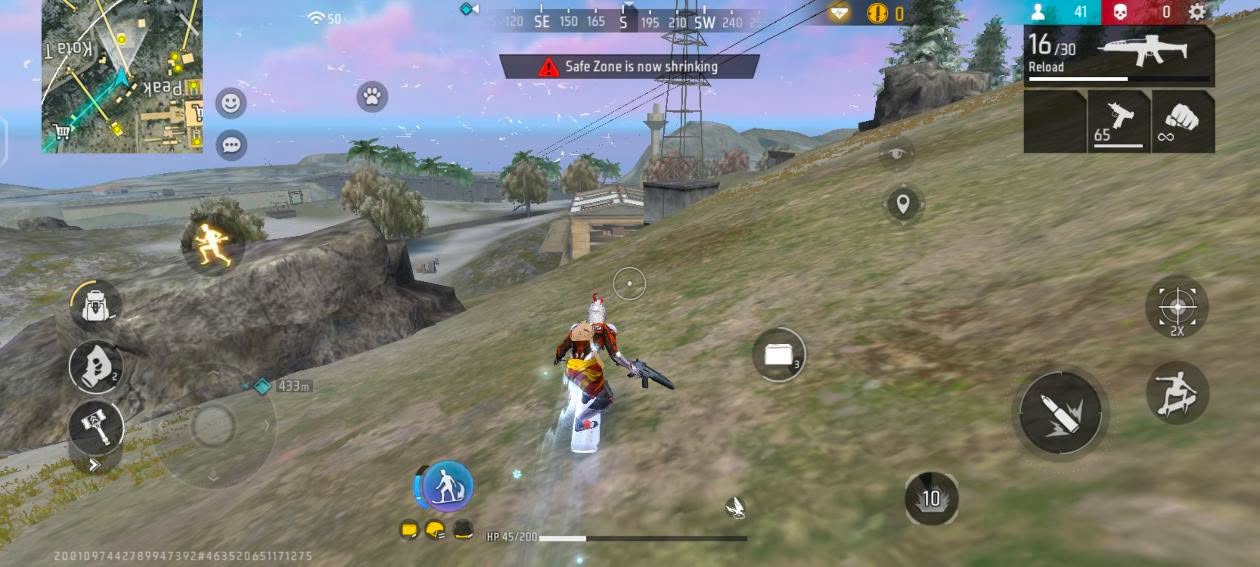
Task: Use the inhaler item button
Action: pyautogui.click(x=96, y=367)
